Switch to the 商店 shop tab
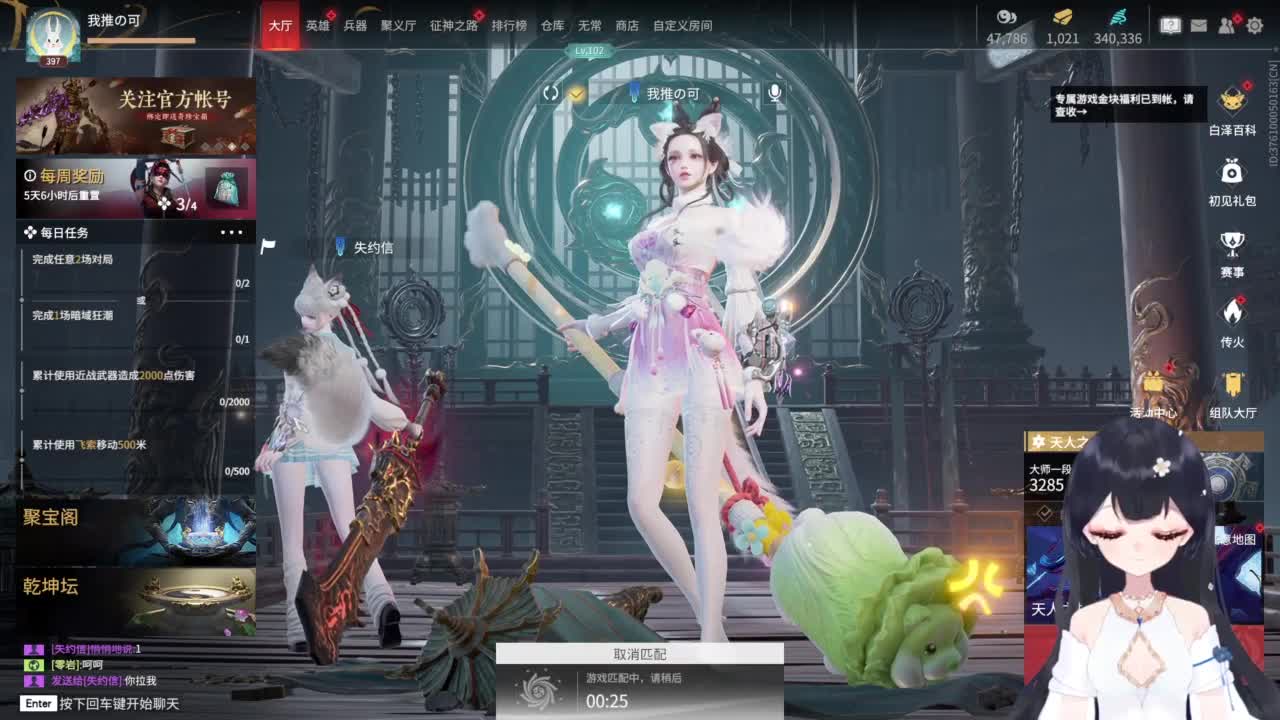Viewport: 1280px width, 720px height. point(627,26)
